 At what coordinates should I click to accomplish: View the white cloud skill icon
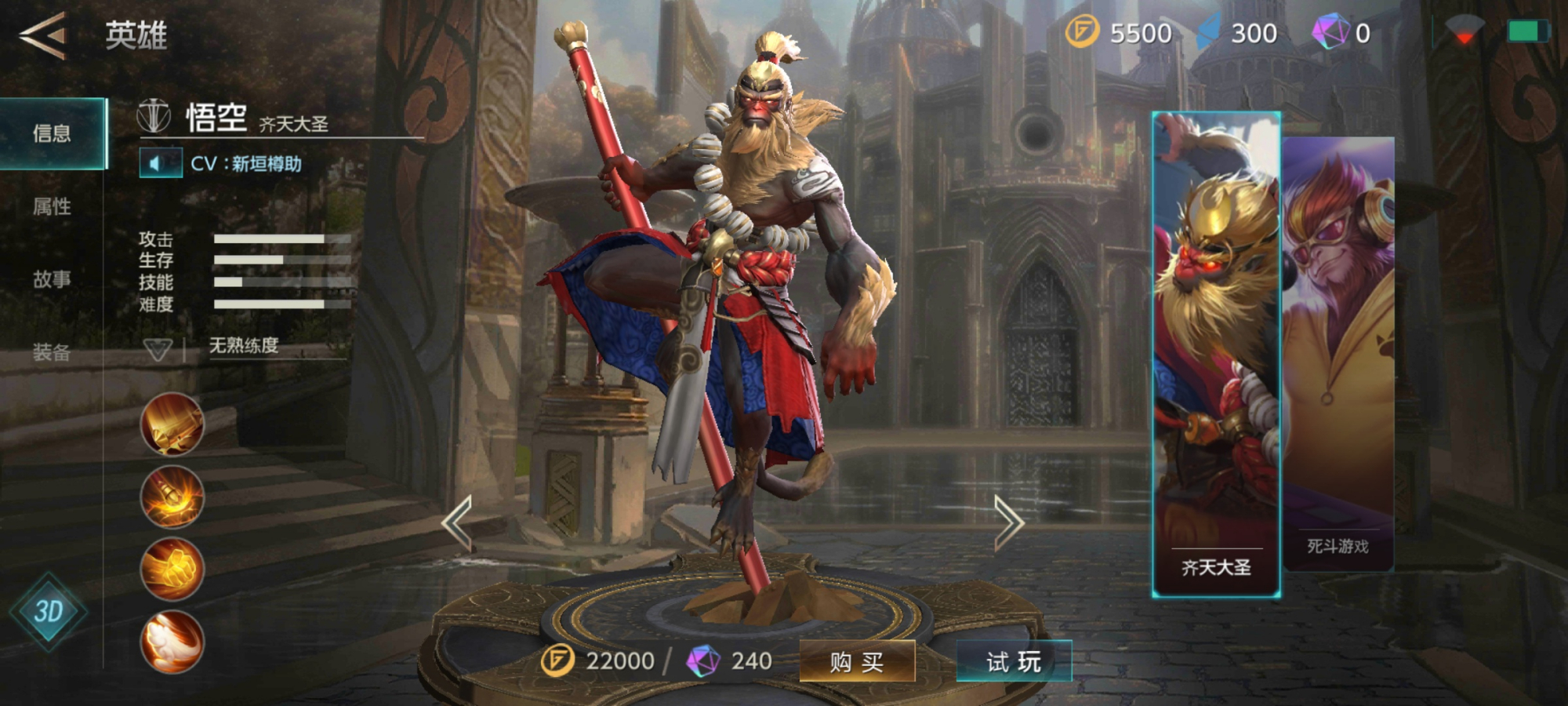[x=172, y=642]
